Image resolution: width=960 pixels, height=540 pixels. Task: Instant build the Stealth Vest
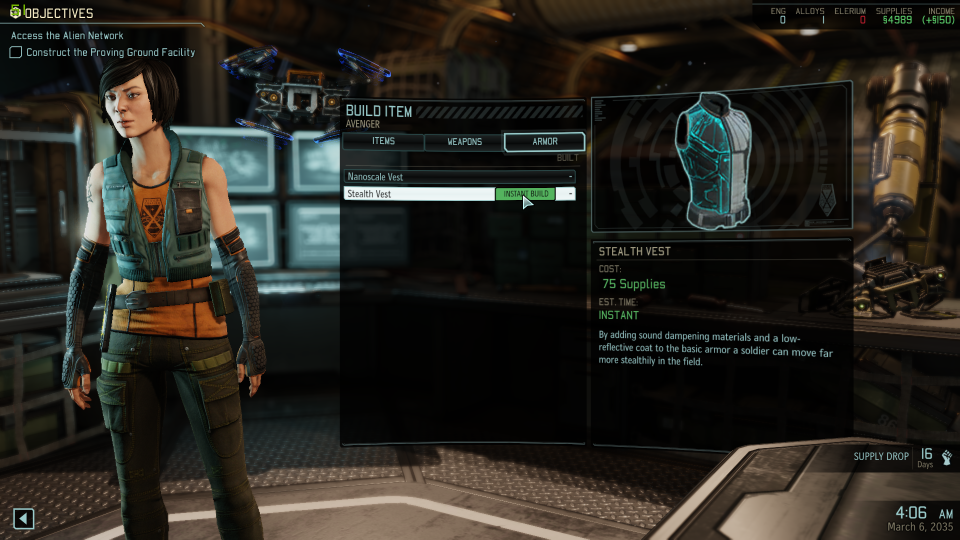tap(525, 194)
